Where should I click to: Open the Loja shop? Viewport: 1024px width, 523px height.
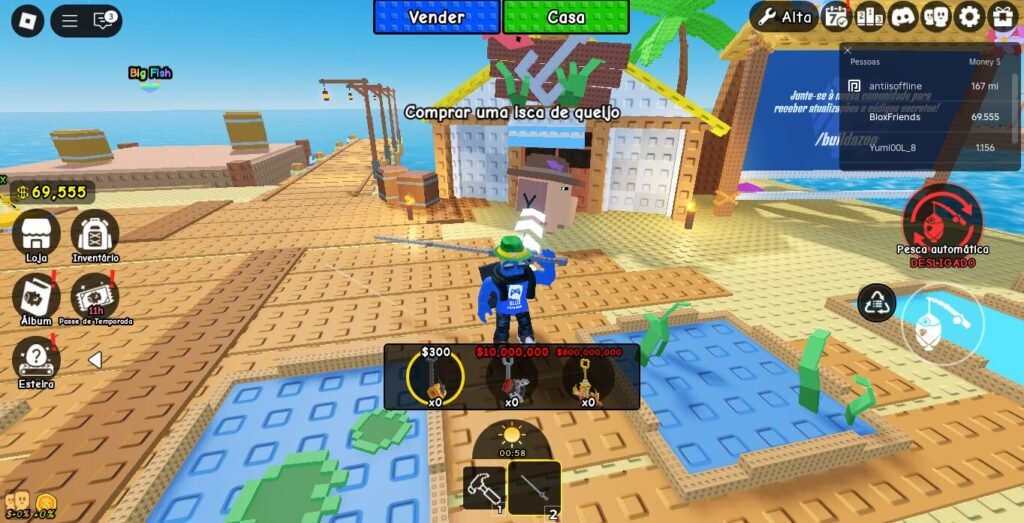[36, 234]
